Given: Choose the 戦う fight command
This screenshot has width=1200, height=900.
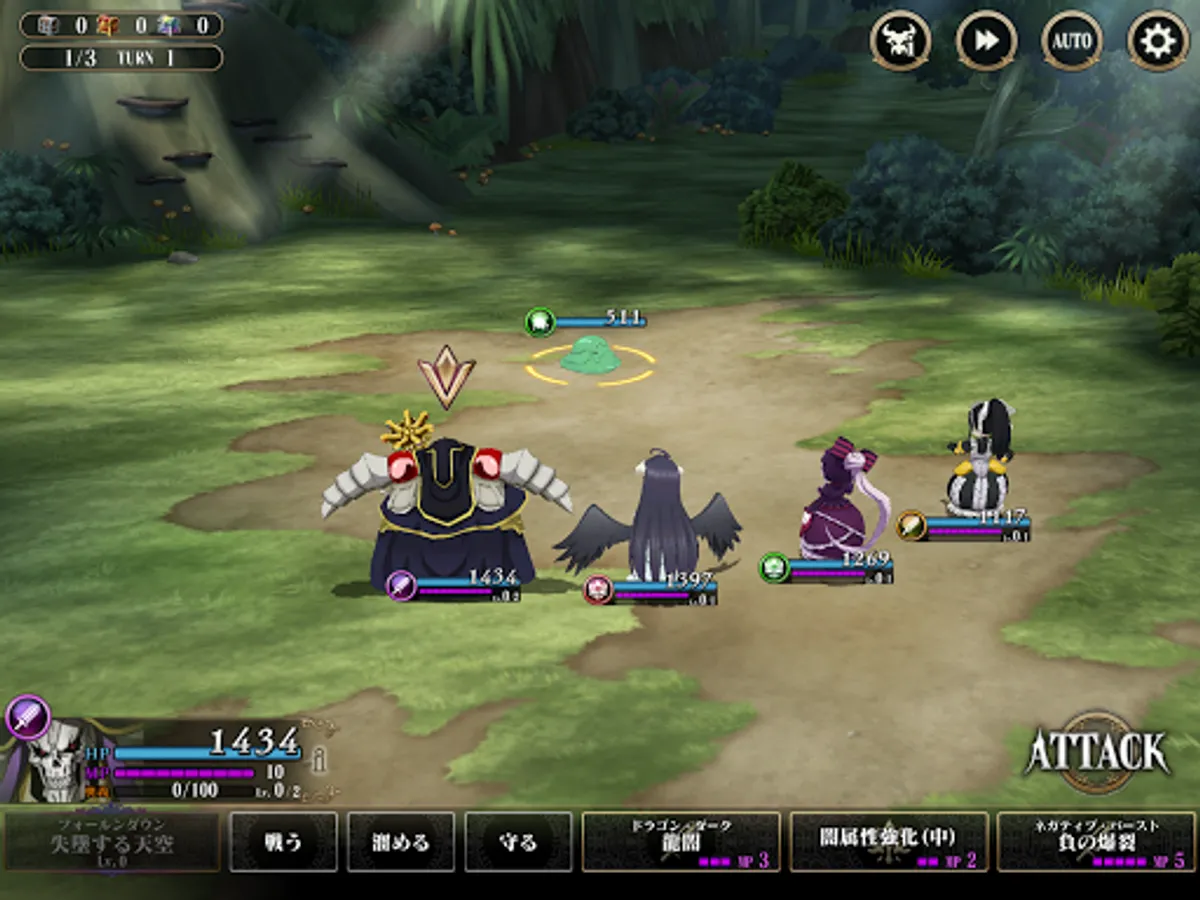Looking at the screenshot, I should coord(284,842).
